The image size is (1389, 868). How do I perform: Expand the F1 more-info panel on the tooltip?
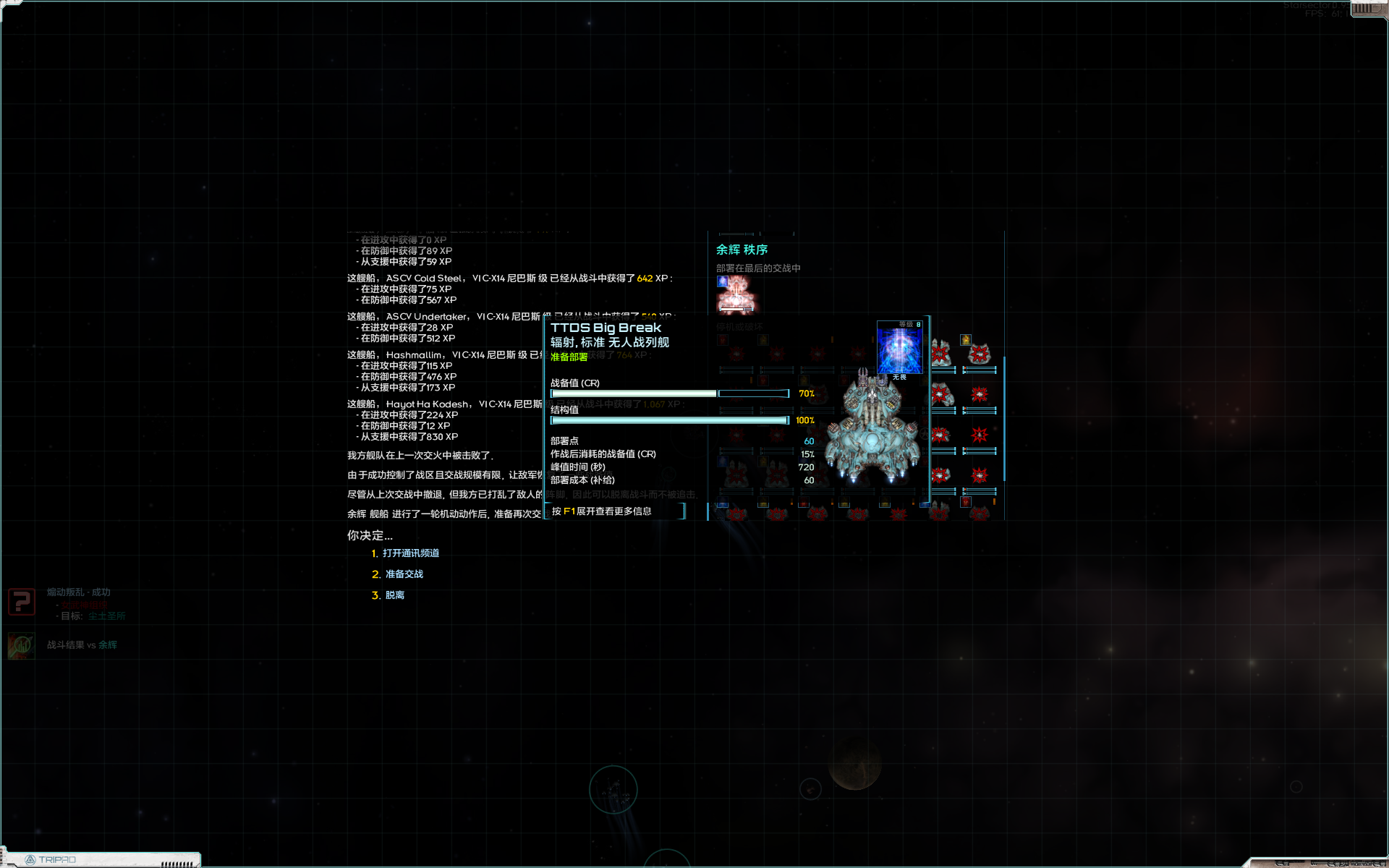616,511
